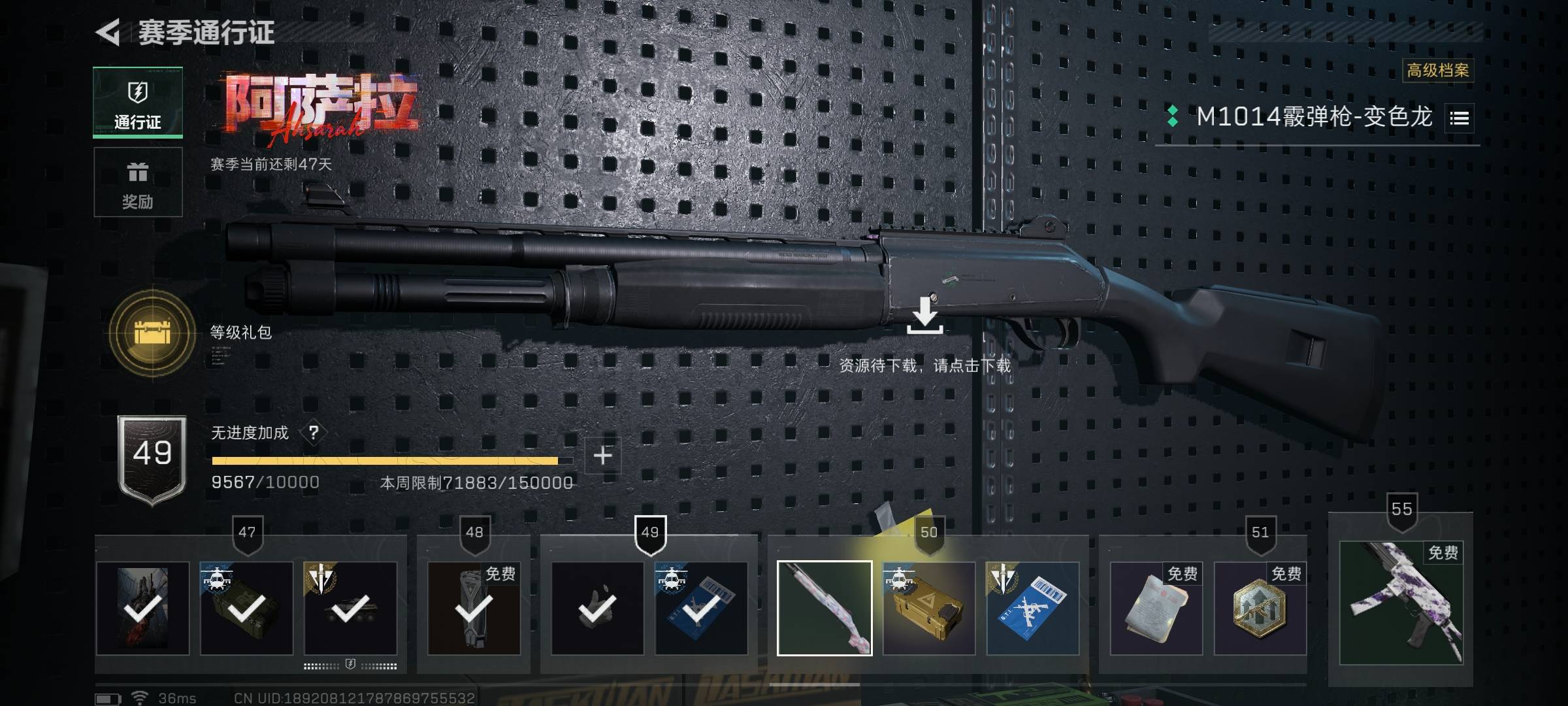Click the plus button to buy levels
This screenshot has width=1568, height=706.
point(602,456)
